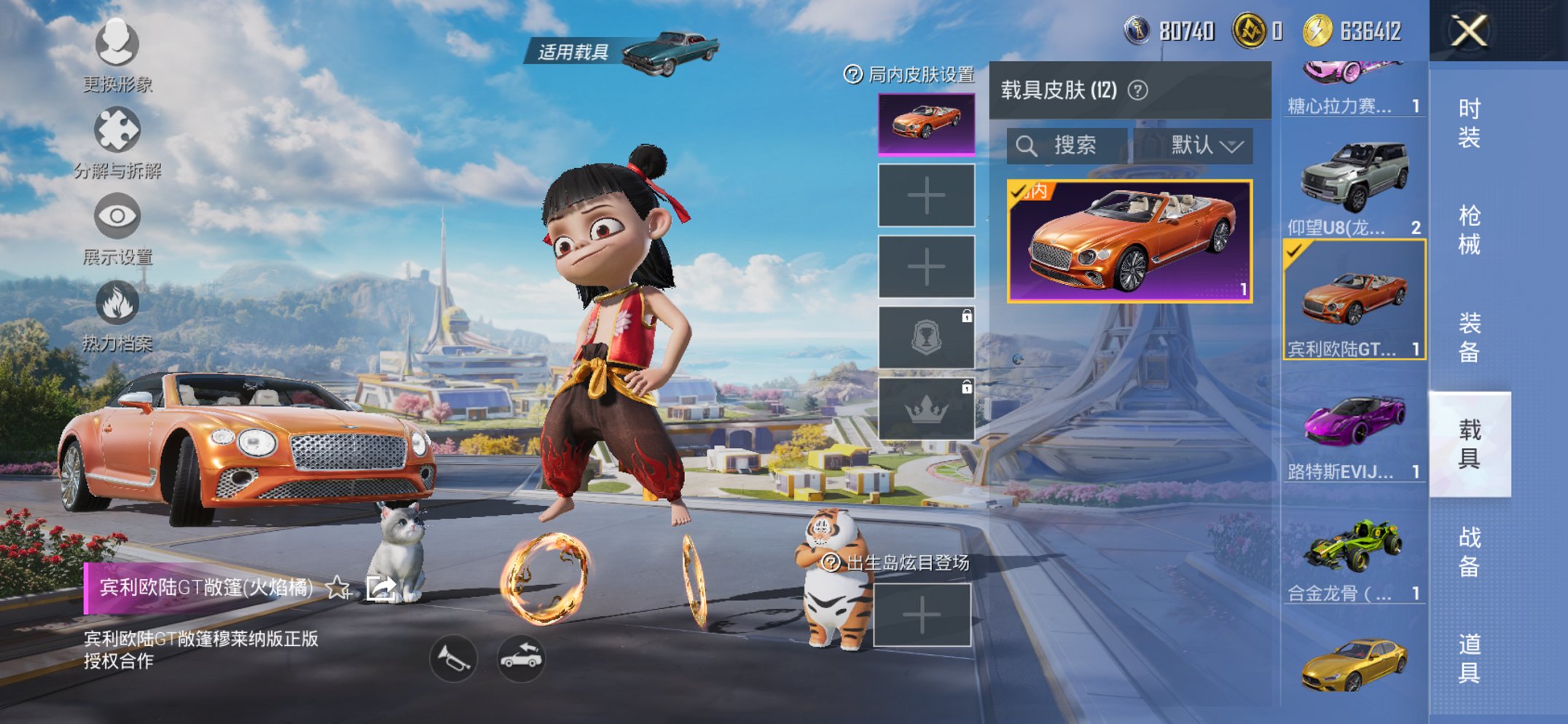The width and height of the screenshot is (1568, 724).
Task: Open the 更换形象 (change appearance) icon
Action: coord(116,45)
